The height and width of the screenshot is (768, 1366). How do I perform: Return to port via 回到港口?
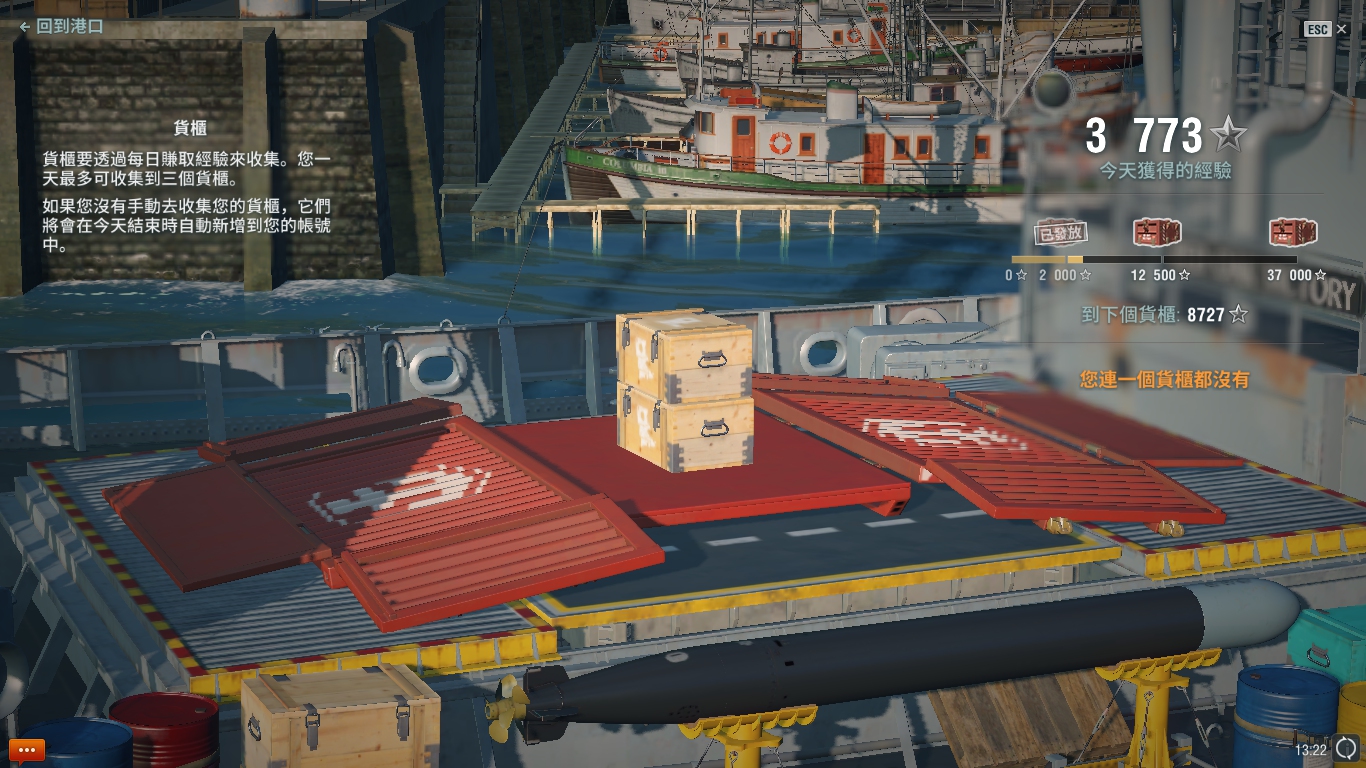(62, 27)
